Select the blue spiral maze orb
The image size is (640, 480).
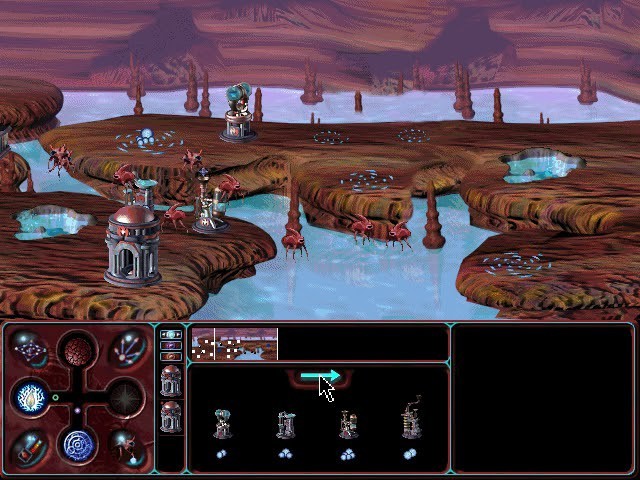pos(77,444)
